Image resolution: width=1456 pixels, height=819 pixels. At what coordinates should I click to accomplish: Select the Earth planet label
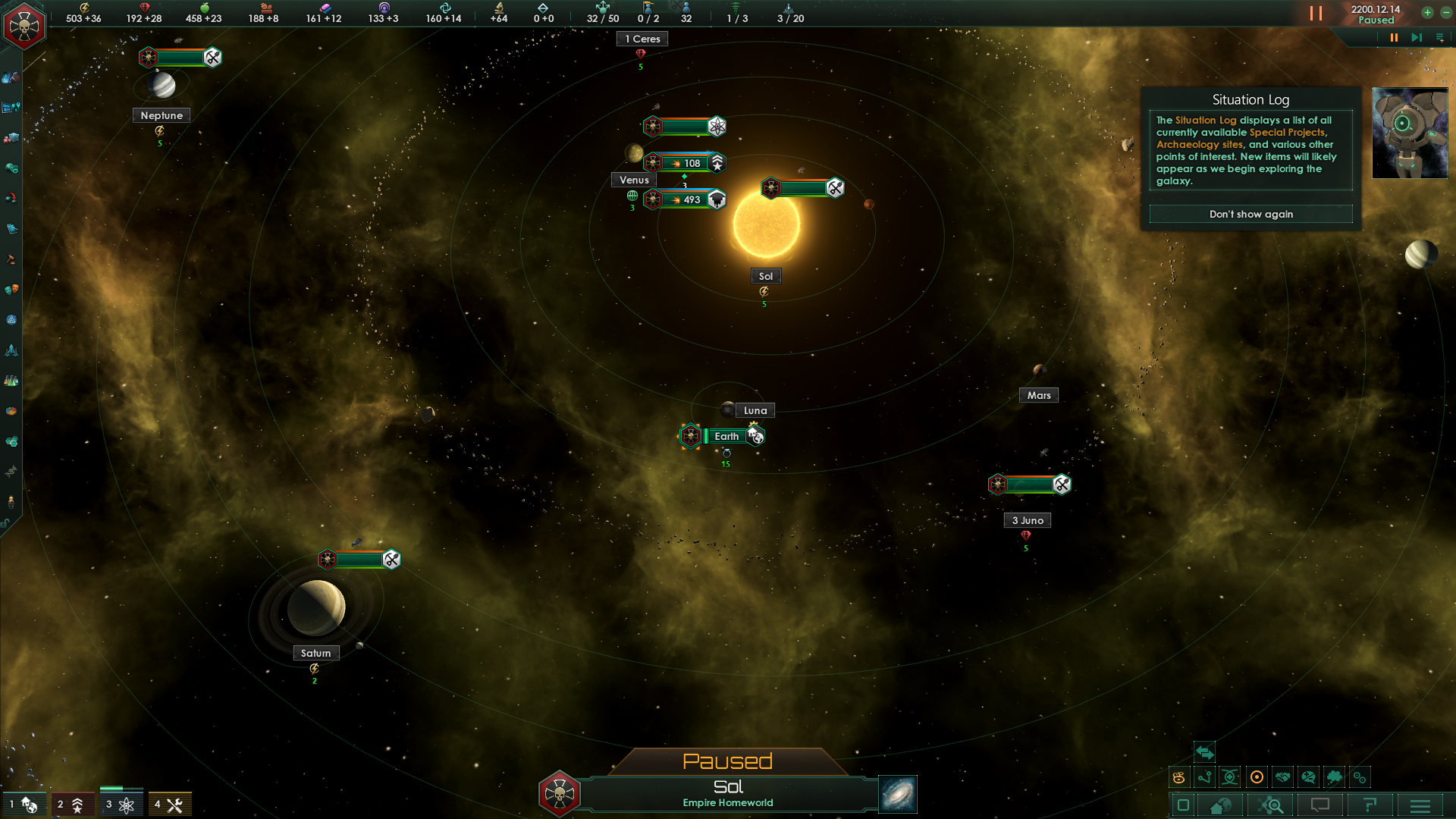(x=726, y=436)
